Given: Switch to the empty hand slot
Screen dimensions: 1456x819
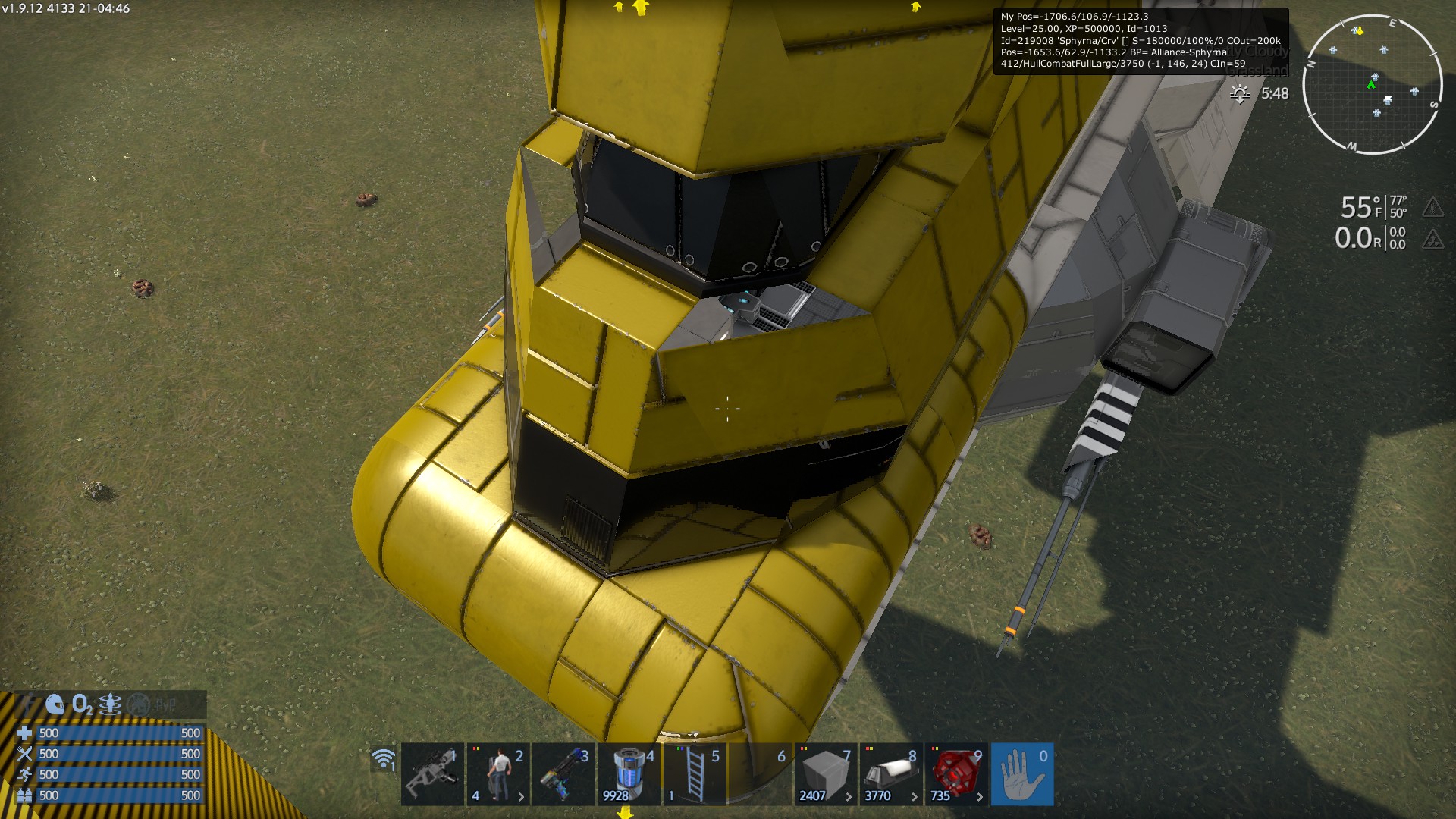Looking at the screenshot, I should pos(1022,774).
